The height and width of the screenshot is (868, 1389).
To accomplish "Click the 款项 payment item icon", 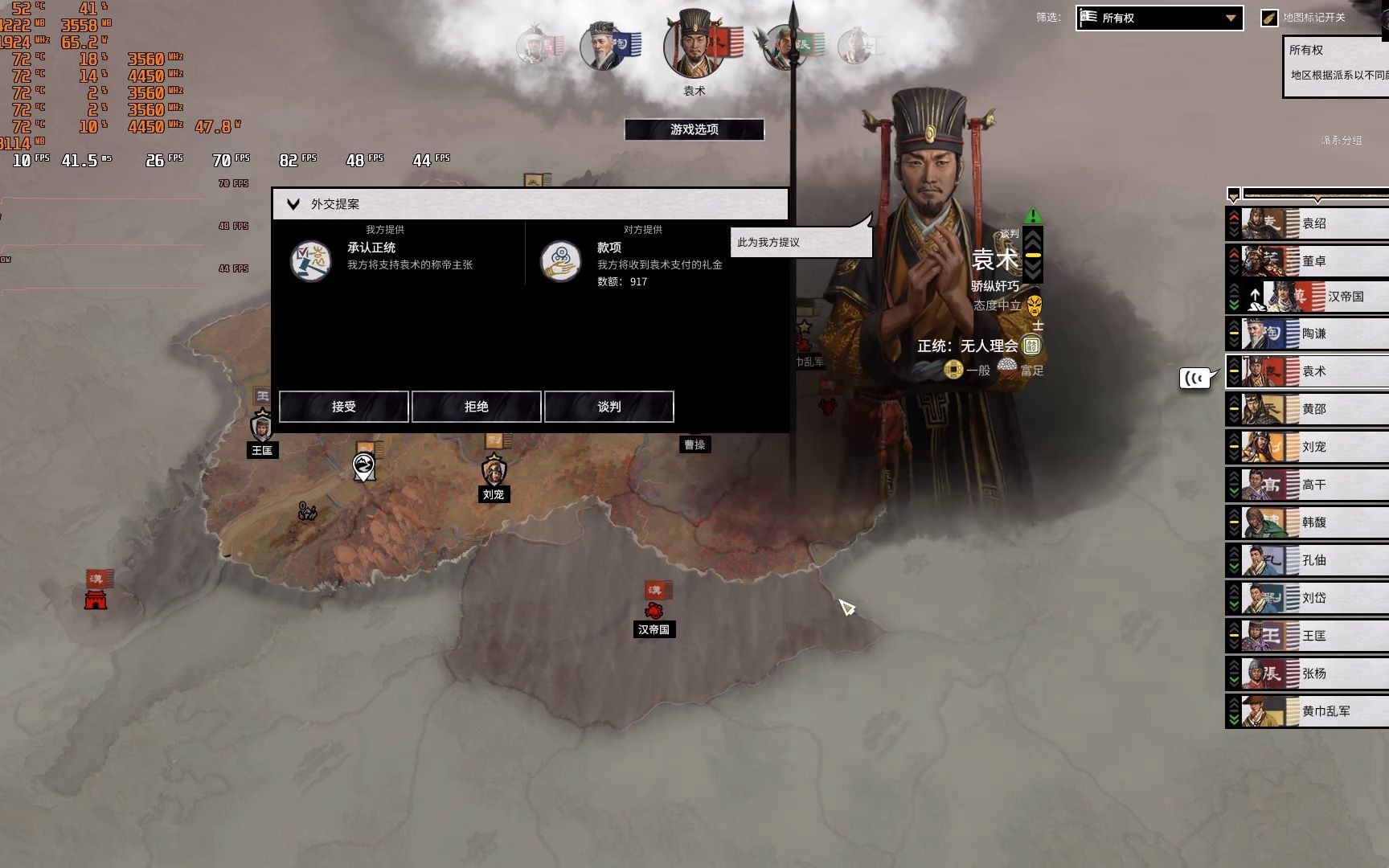I will click(x=560, y=260).
